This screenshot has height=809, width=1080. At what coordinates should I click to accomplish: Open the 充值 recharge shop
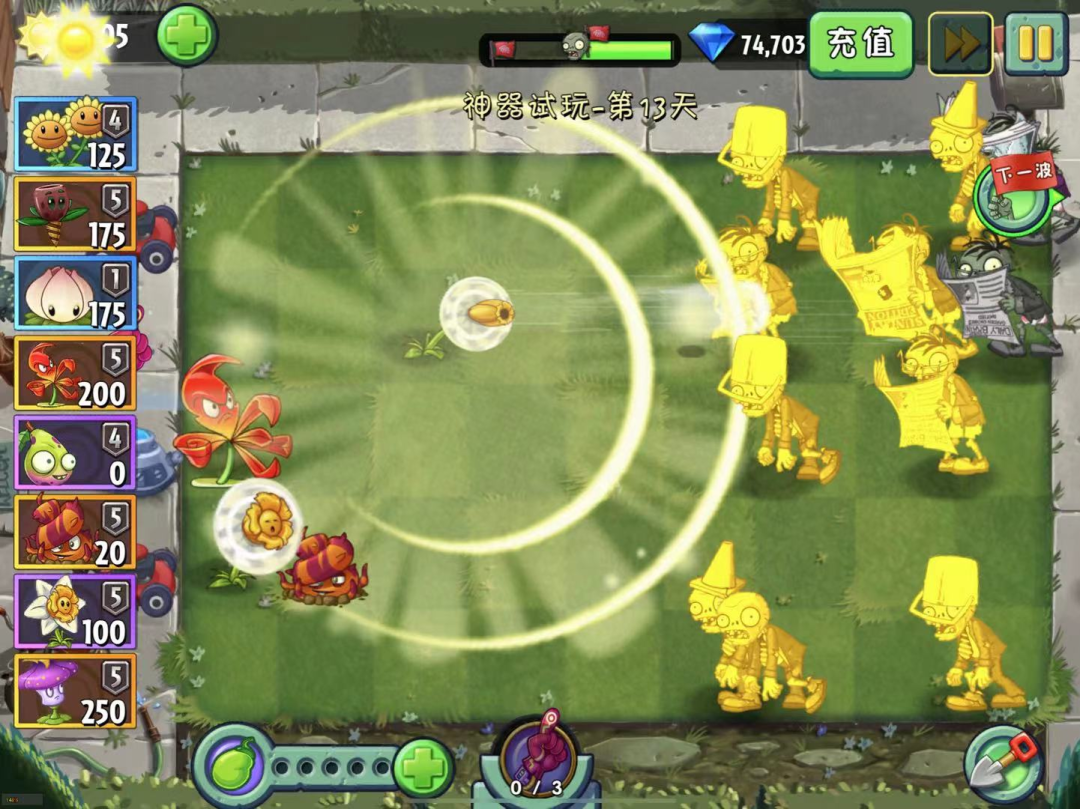click(x=860, y=44)
